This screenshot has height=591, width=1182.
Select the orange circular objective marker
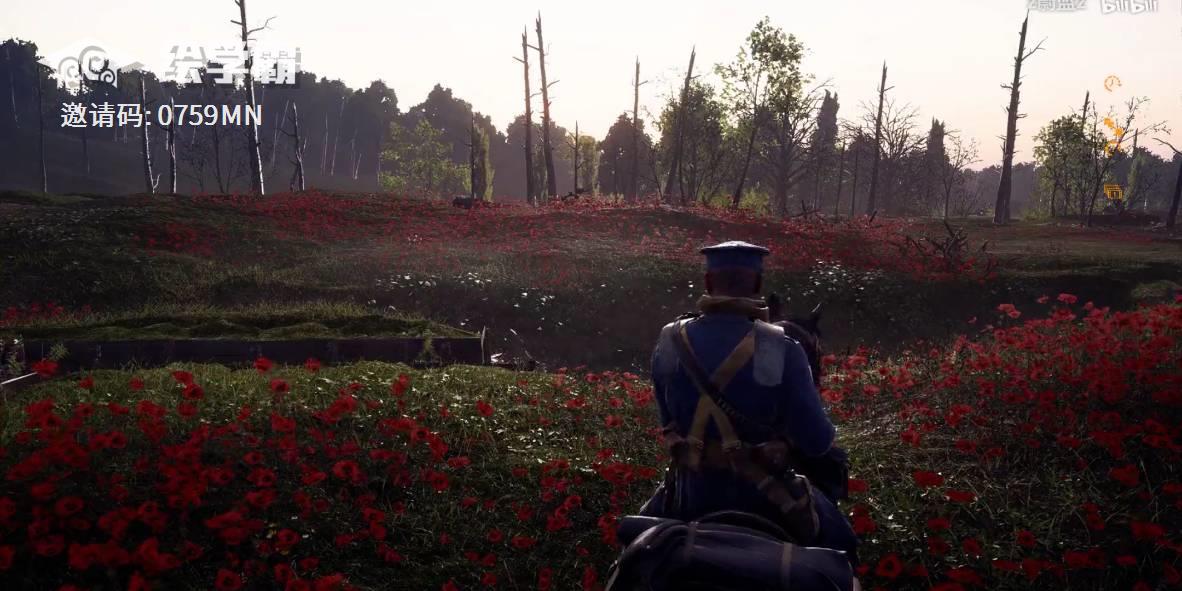1112,84
